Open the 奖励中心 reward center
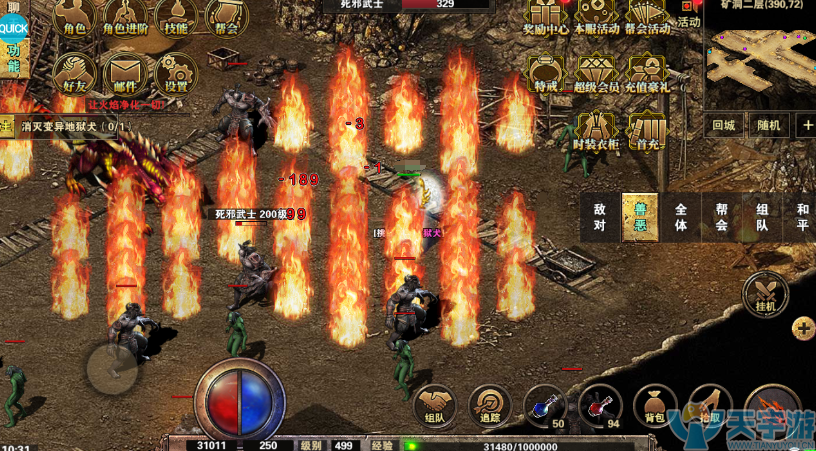The height and width of the screenshot is (451, 816). (x=546, y=15)
